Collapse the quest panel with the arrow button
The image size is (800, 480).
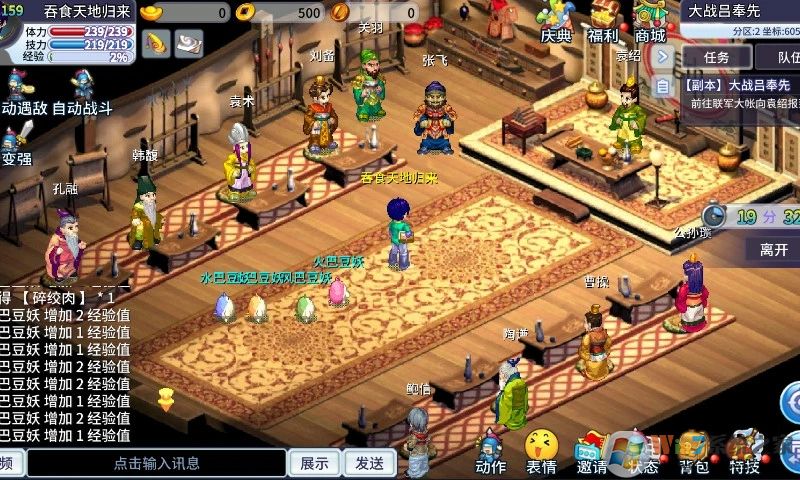(663, 57)
